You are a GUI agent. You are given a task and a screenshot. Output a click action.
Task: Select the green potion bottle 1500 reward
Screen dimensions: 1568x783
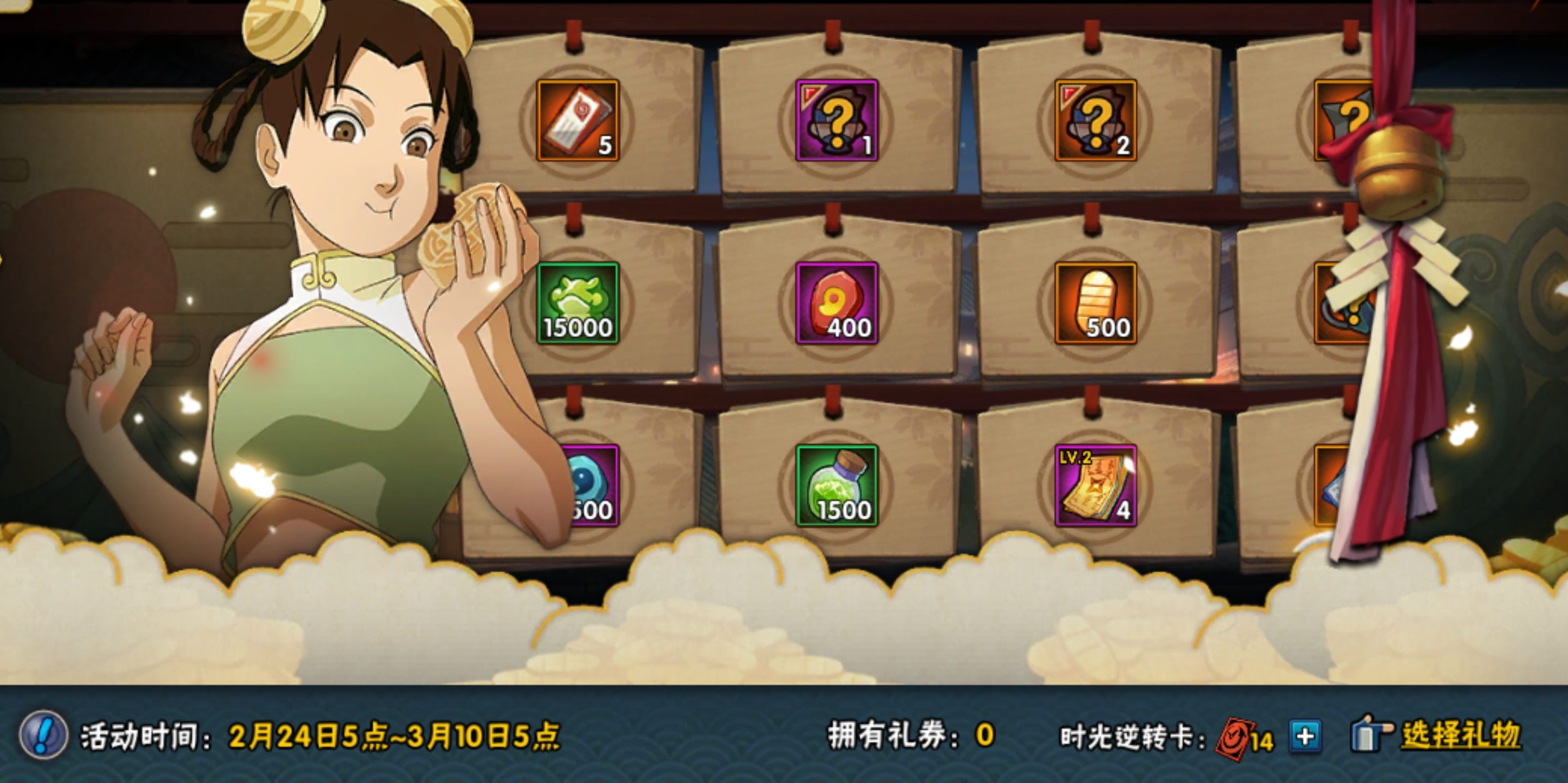(x=836, y=485)
